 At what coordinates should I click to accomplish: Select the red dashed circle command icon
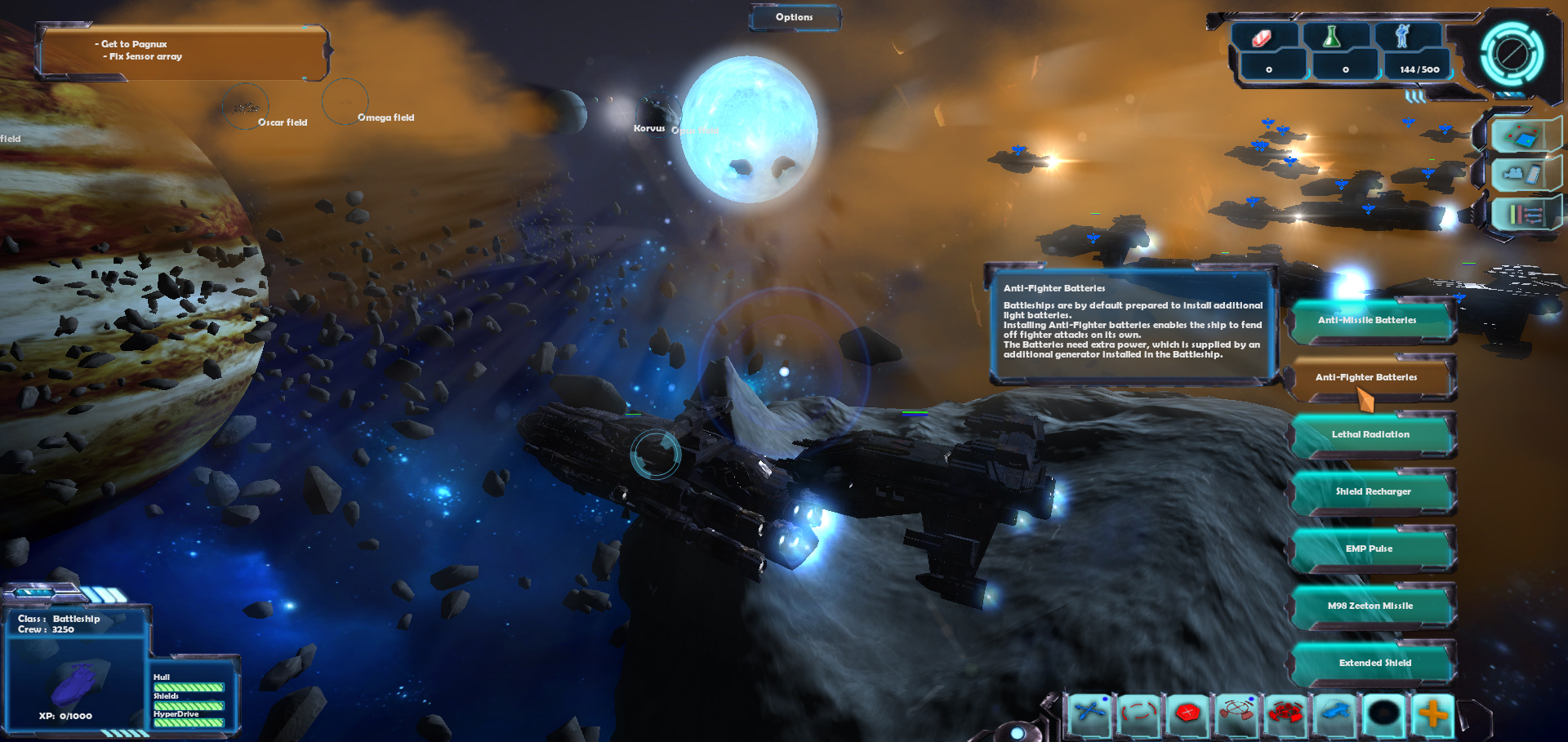click(1139, 714)
